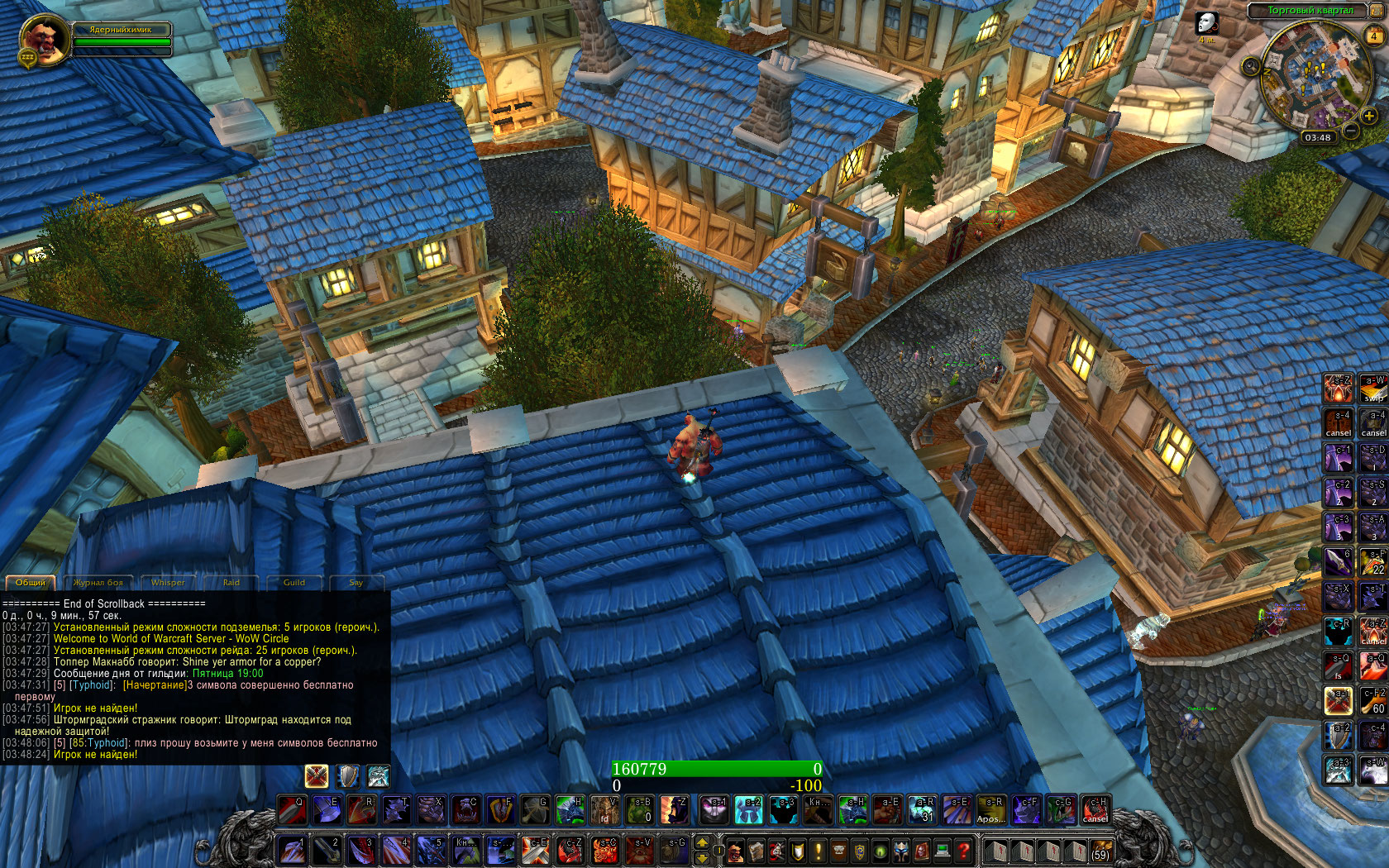
Task: Select the crossed-swords battle stance icon
Action: 317,775
